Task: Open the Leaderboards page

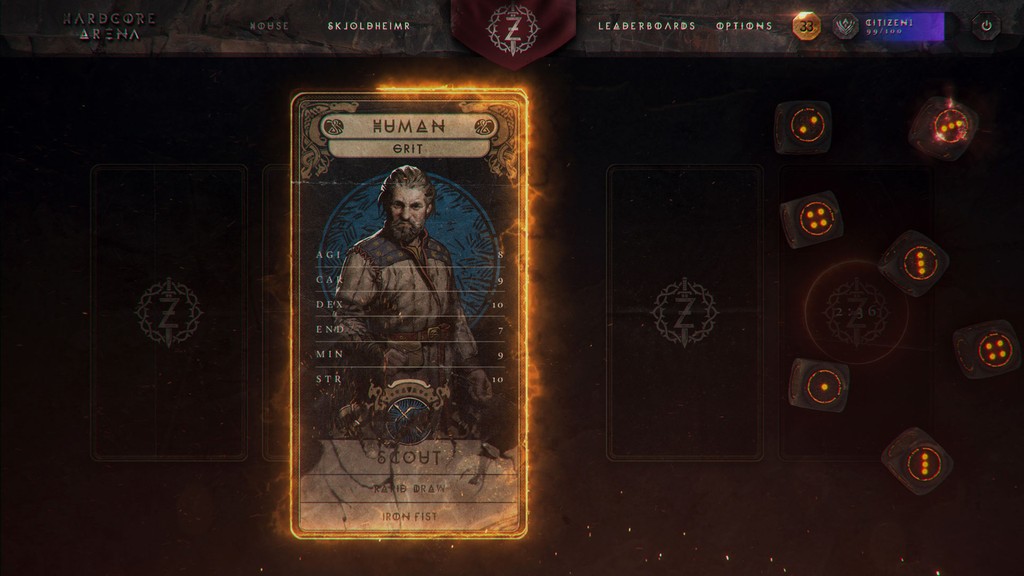Action: [x=646, y=26]
